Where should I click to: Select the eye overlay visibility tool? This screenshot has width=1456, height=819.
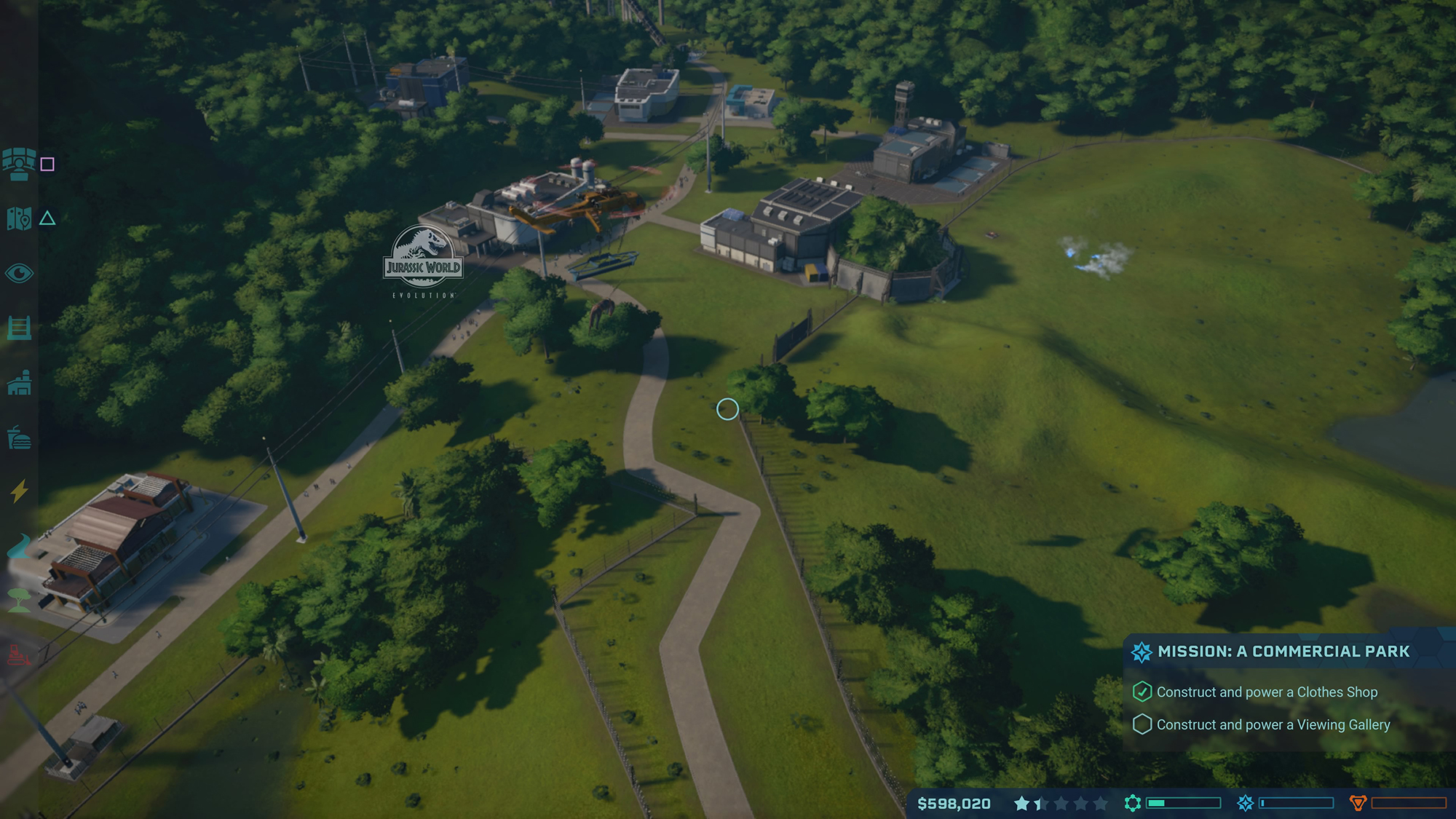(x=20, y=273)
